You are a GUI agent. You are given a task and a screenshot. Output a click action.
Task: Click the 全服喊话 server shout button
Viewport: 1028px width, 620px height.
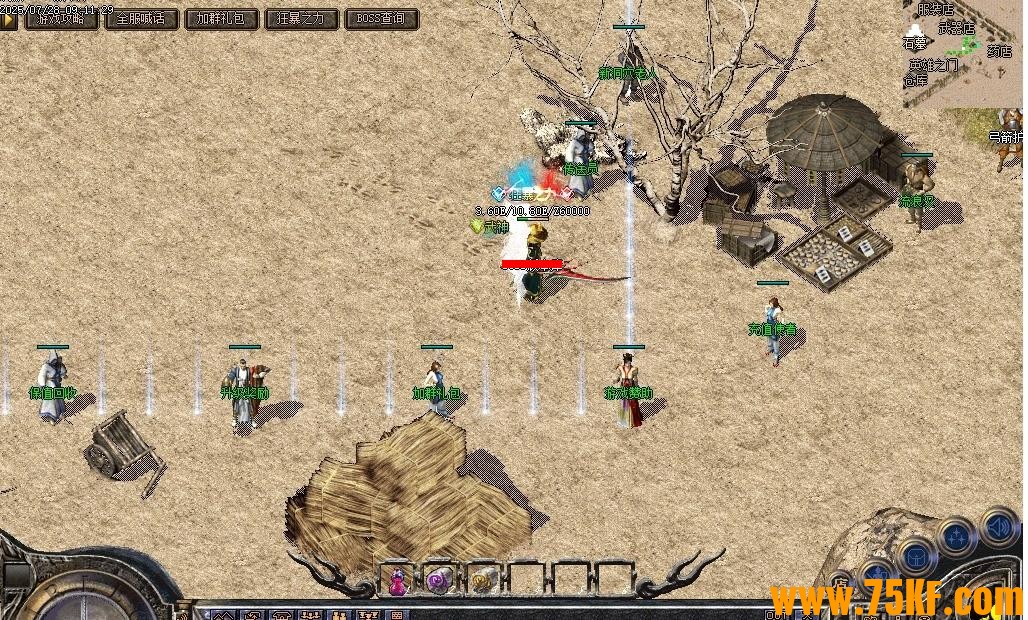tap(141, 19)
